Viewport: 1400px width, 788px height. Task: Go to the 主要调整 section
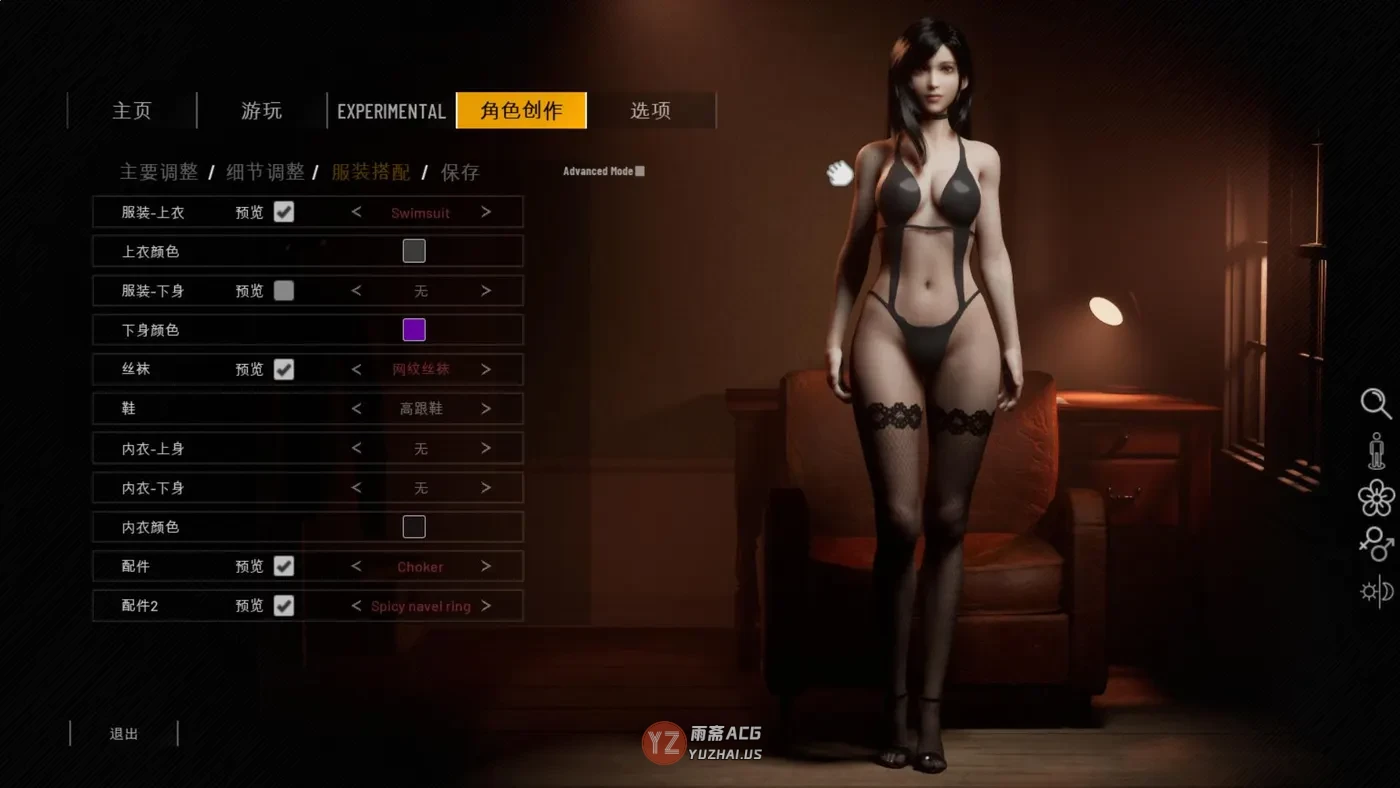(159, 172)
